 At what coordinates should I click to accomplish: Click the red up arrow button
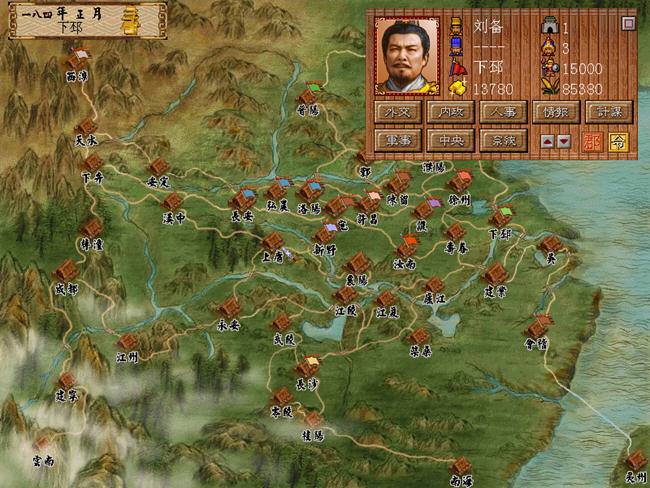pyautogui.click(x=548, y=142)
